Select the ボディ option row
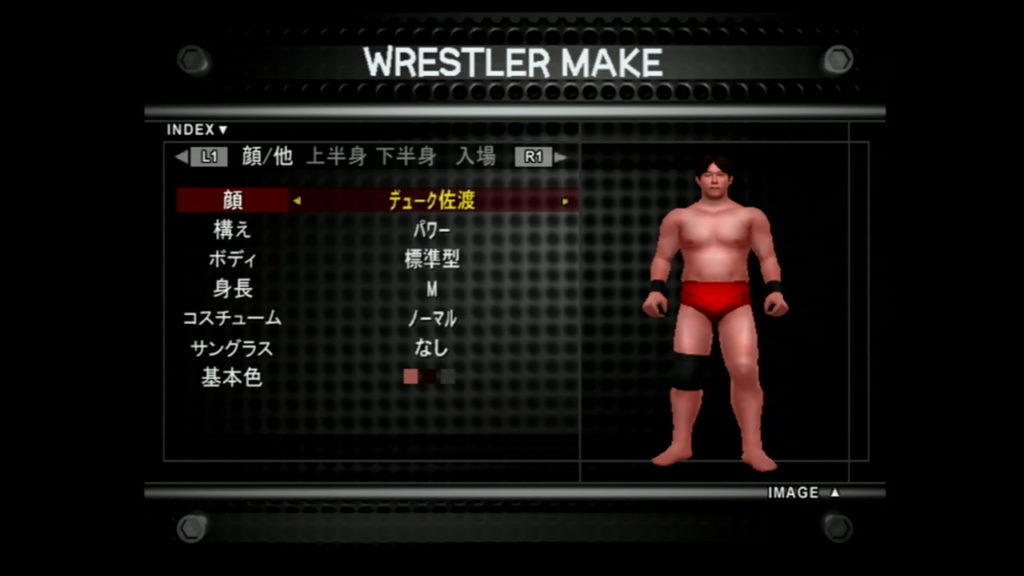Image resolution: width=1024 pixels, height=576 pixels. click(x=232, y=259)
